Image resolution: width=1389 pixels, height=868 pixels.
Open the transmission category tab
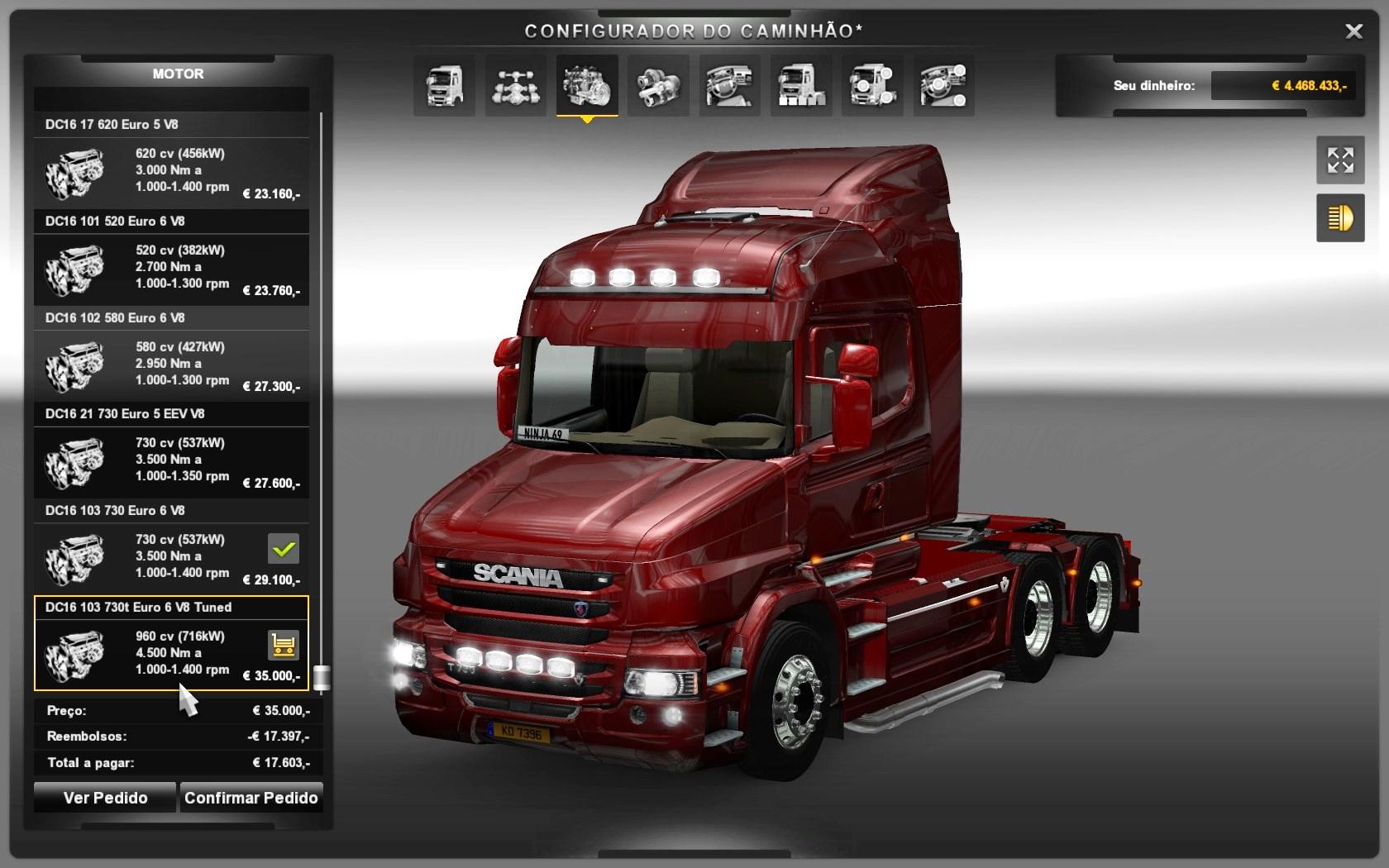point(658,85)
